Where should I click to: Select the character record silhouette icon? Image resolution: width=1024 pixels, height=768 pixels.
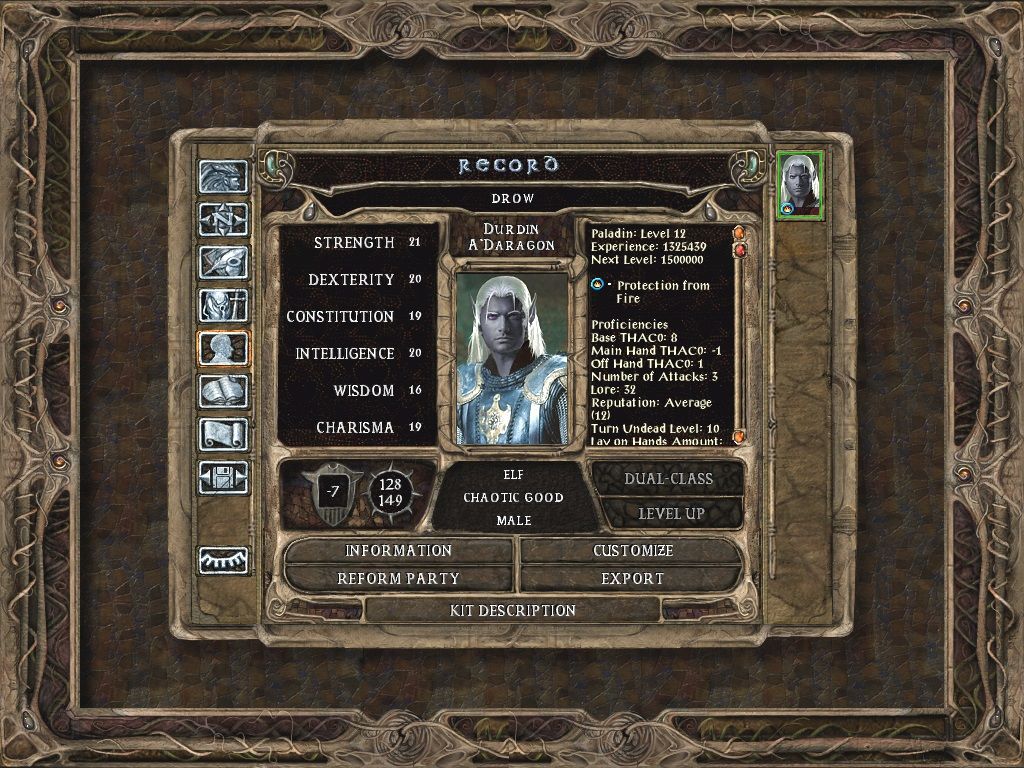point(222,348)
